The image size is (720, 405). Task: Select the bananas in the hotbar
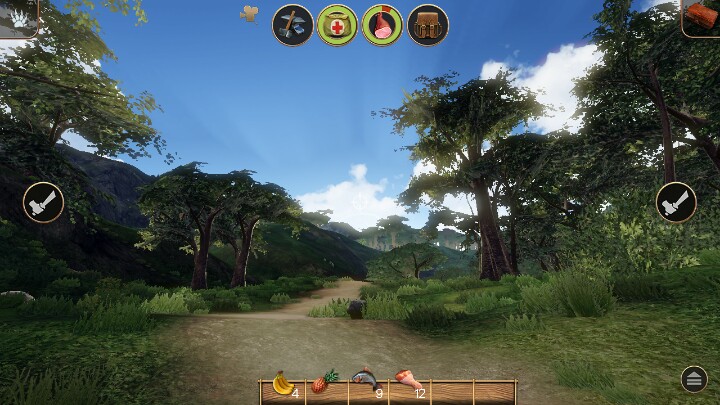[x=283, y=383]
